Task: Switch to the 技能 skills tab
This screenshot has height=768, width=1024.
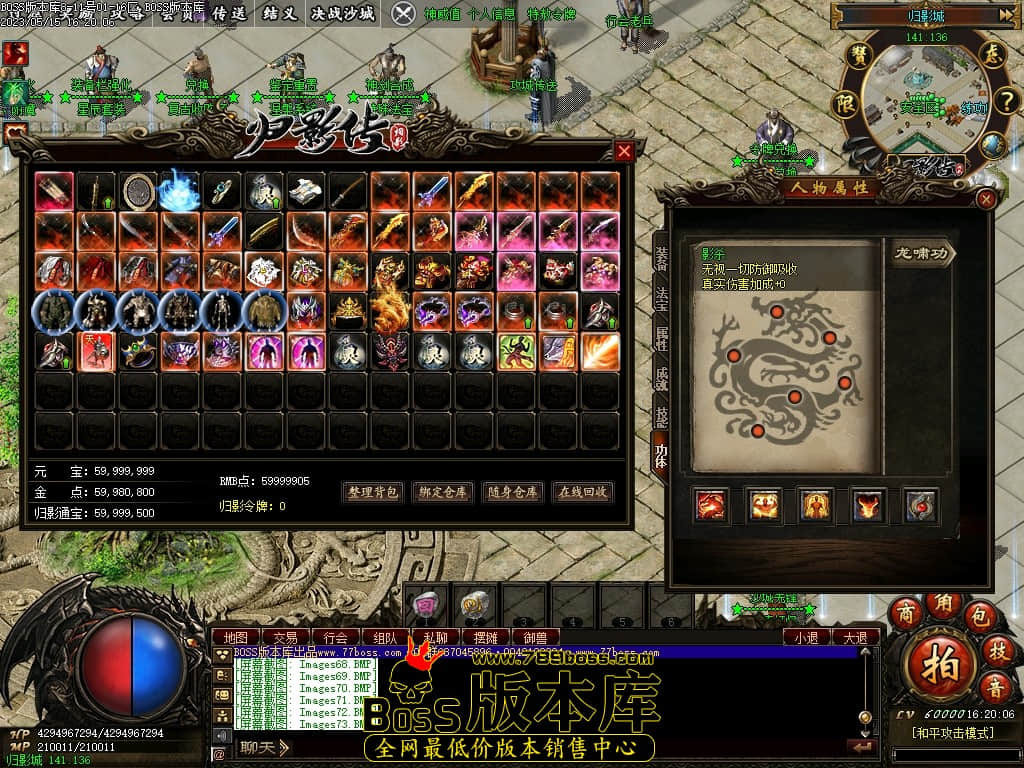Action: click(x=661, y=416)
